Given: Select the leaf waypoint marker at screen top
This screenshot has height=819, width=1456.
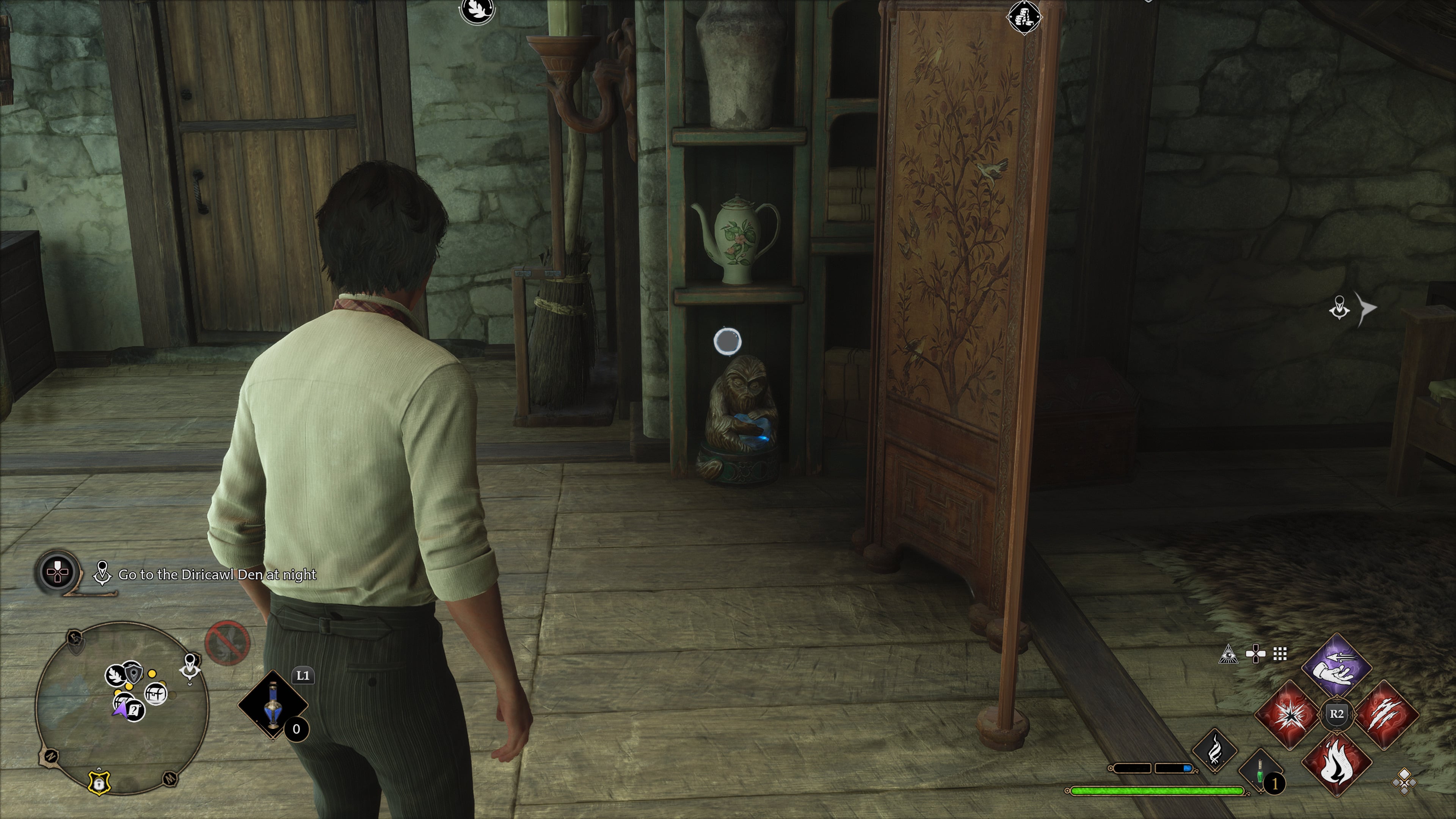Looking at the screenshot, I should tap(477, 10).
